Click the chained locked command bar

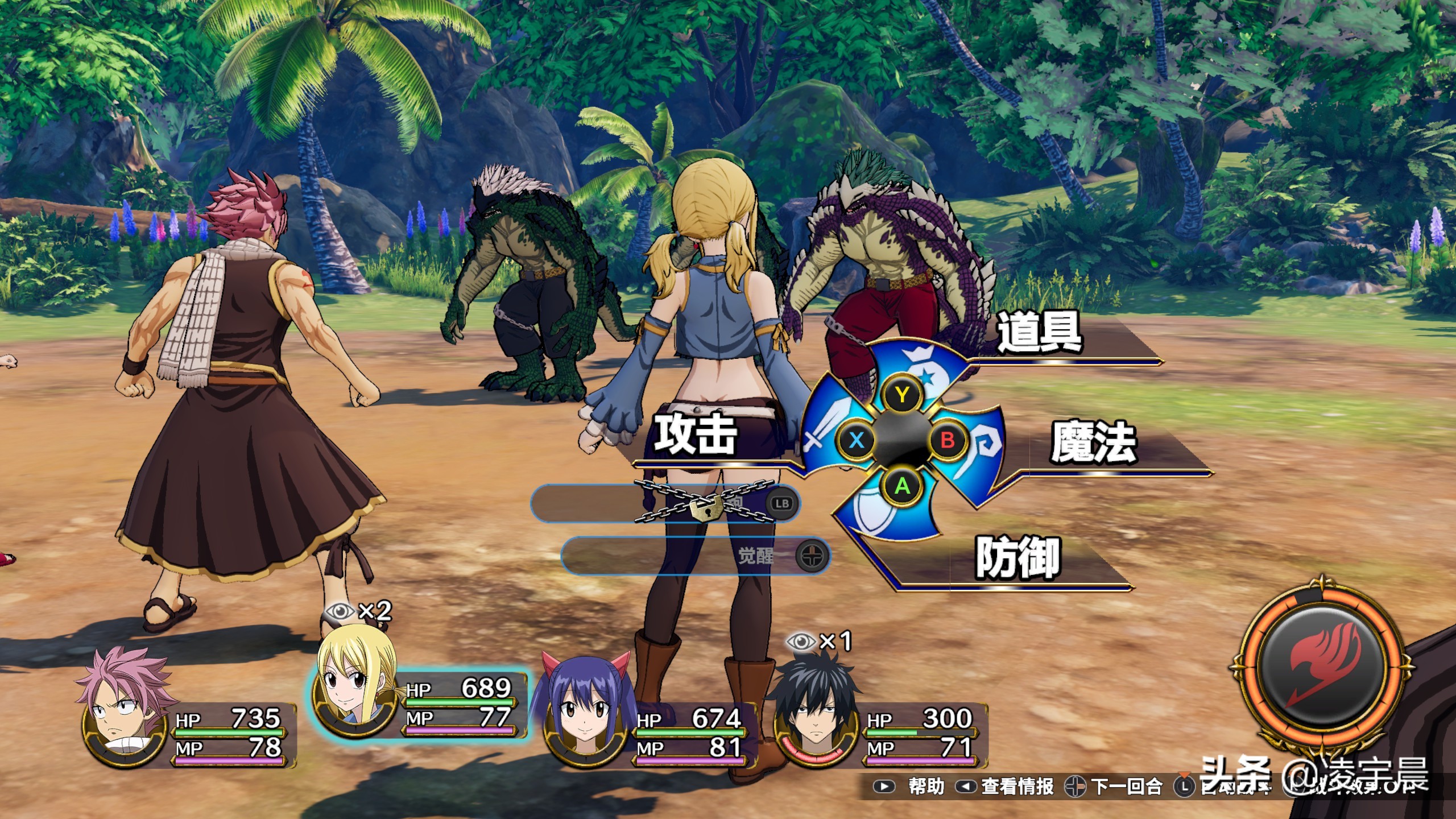coord(665,503)
